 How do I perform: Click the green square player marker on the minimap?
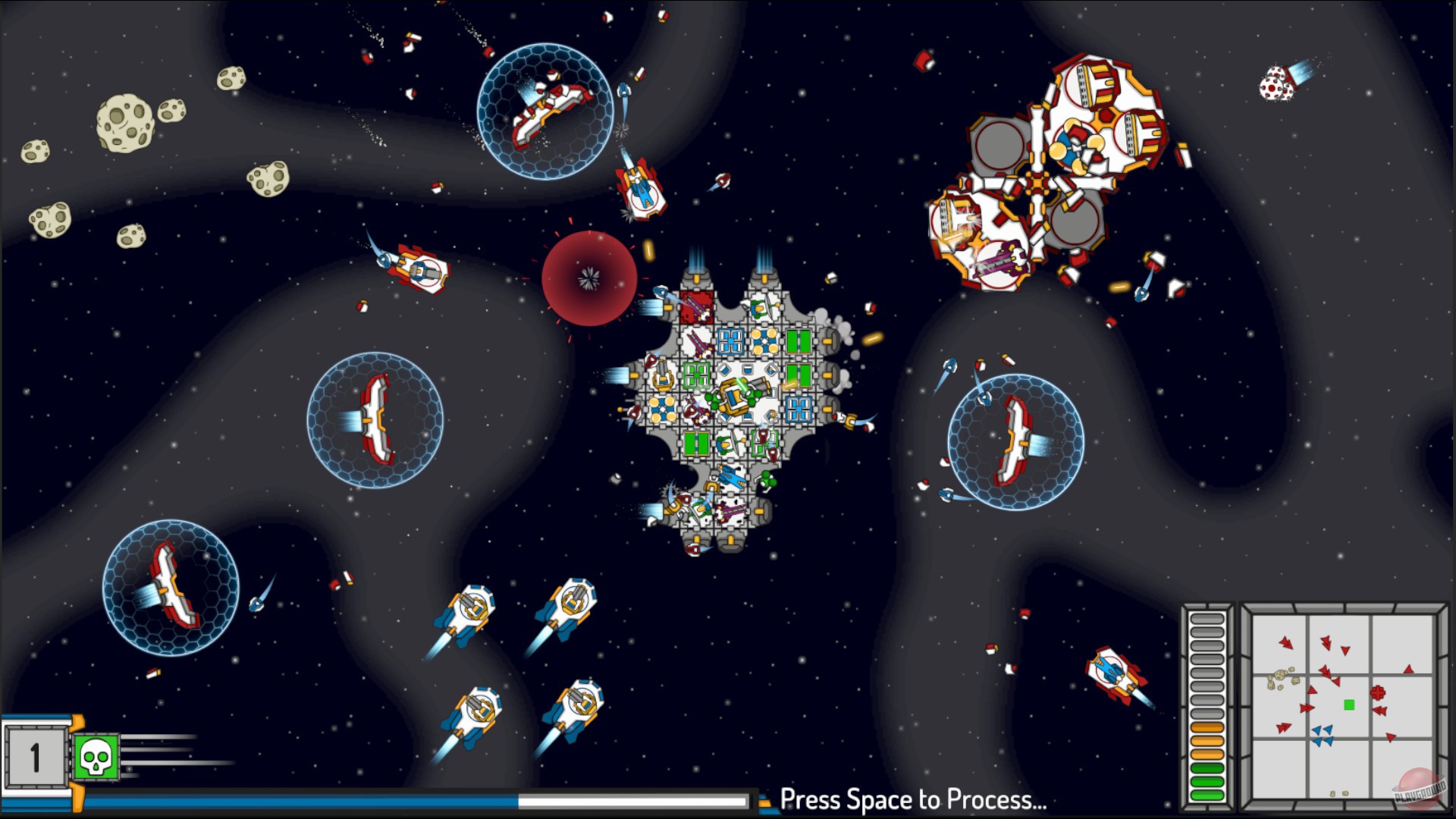coord(1349,704)
